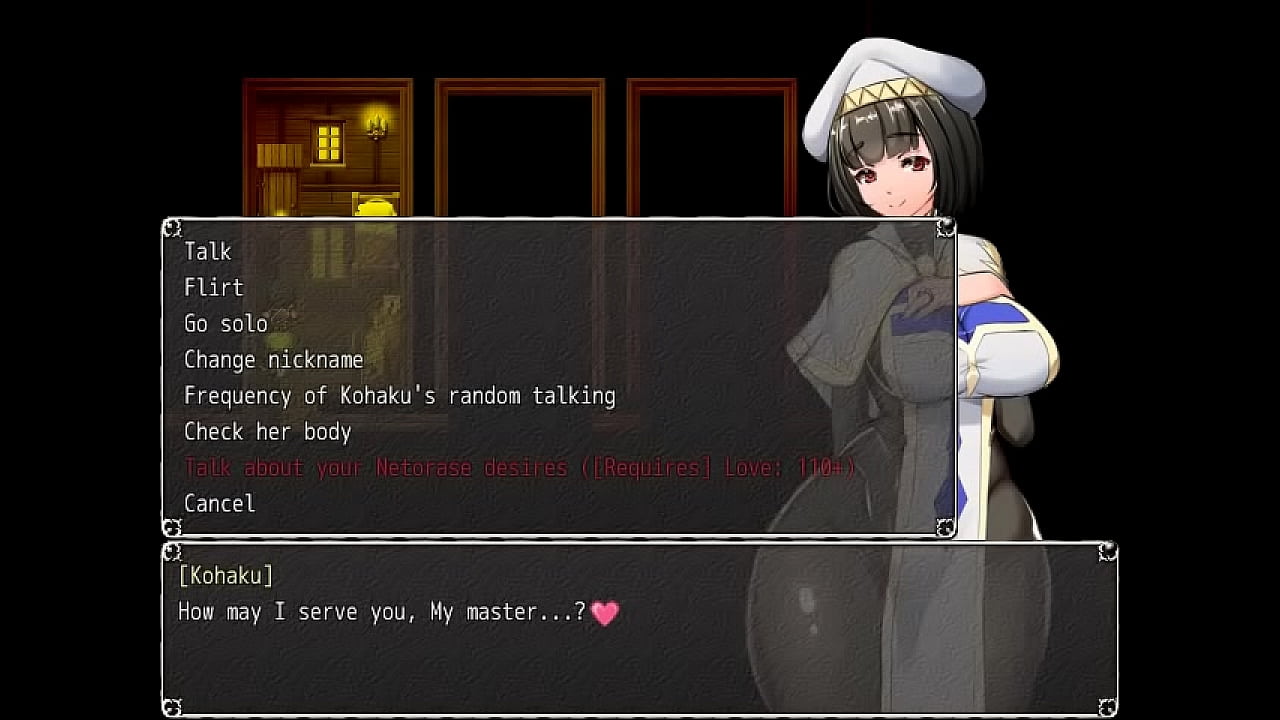Click the bottom-right ornament of the dialogue window
Image resolution: width=1280 pixels, height=720 pixels.
tap(1108, 708)
